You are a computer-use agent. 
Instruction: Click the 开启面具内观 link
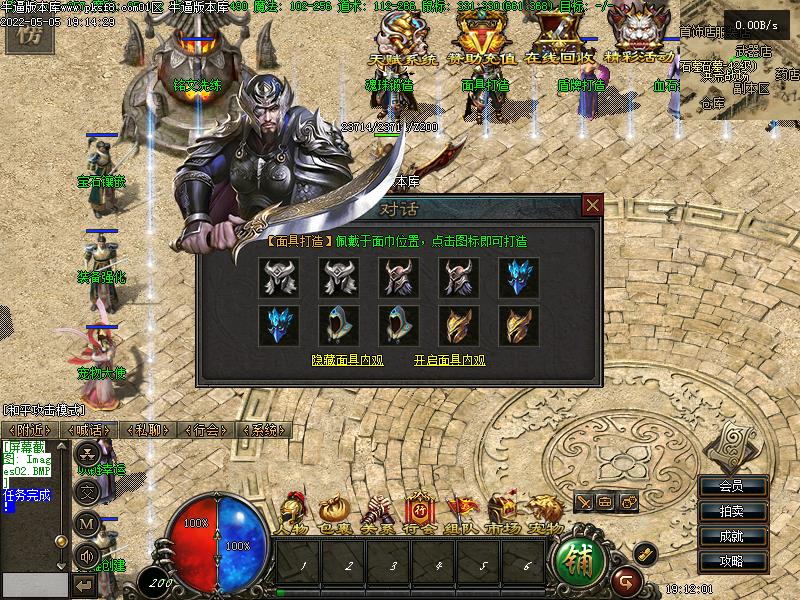point(449,360)
